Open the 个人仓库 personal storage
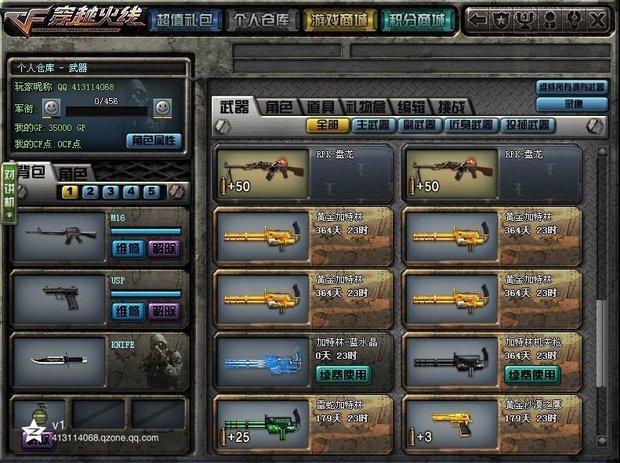The height and width of the screenshot is (463, 620). click(262, 19)
